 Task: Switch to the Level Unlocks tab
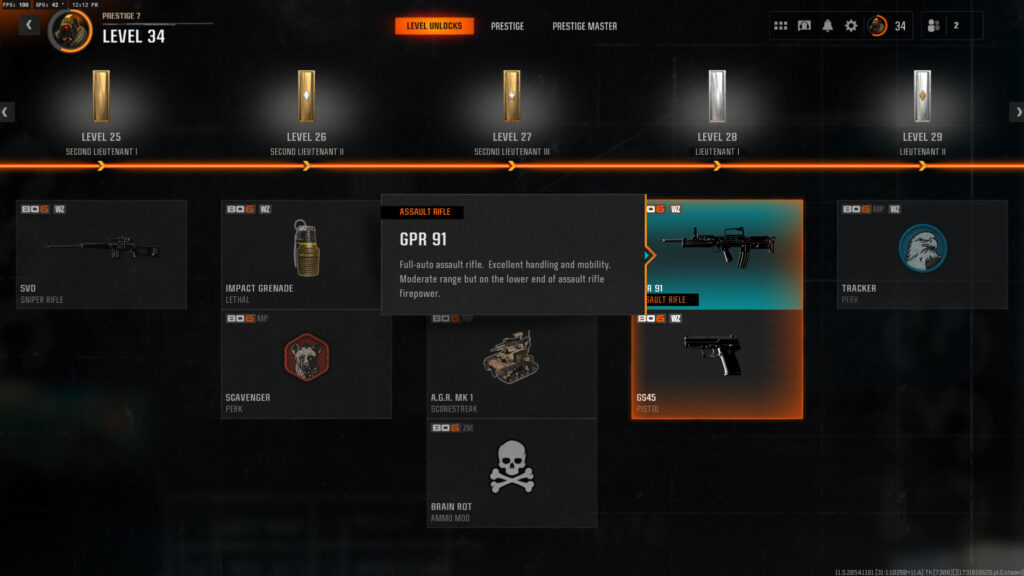pyautogui.click(x=434, y=25)
